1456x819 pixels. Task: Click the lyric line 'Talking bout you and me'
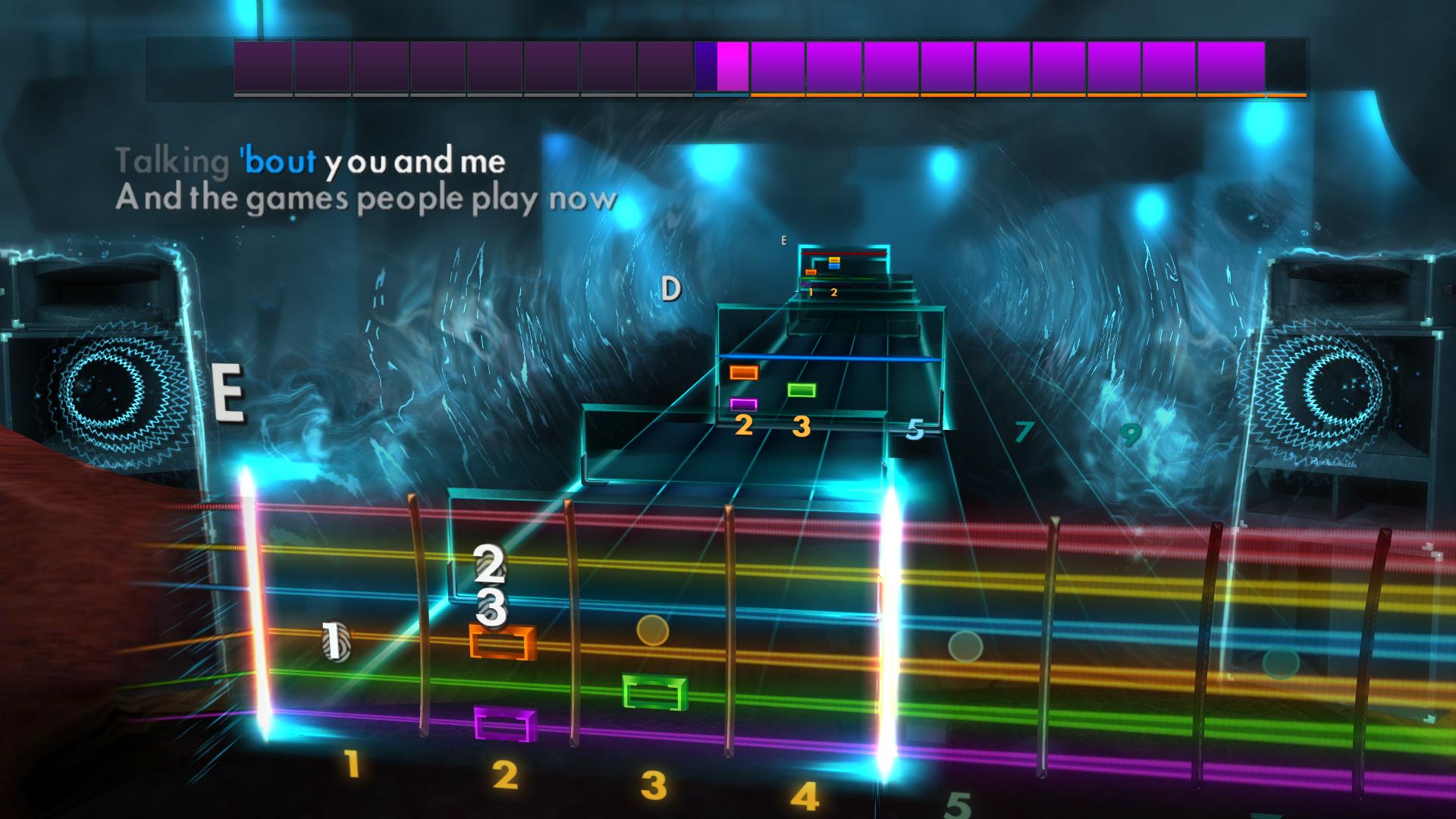click(311, 161)
